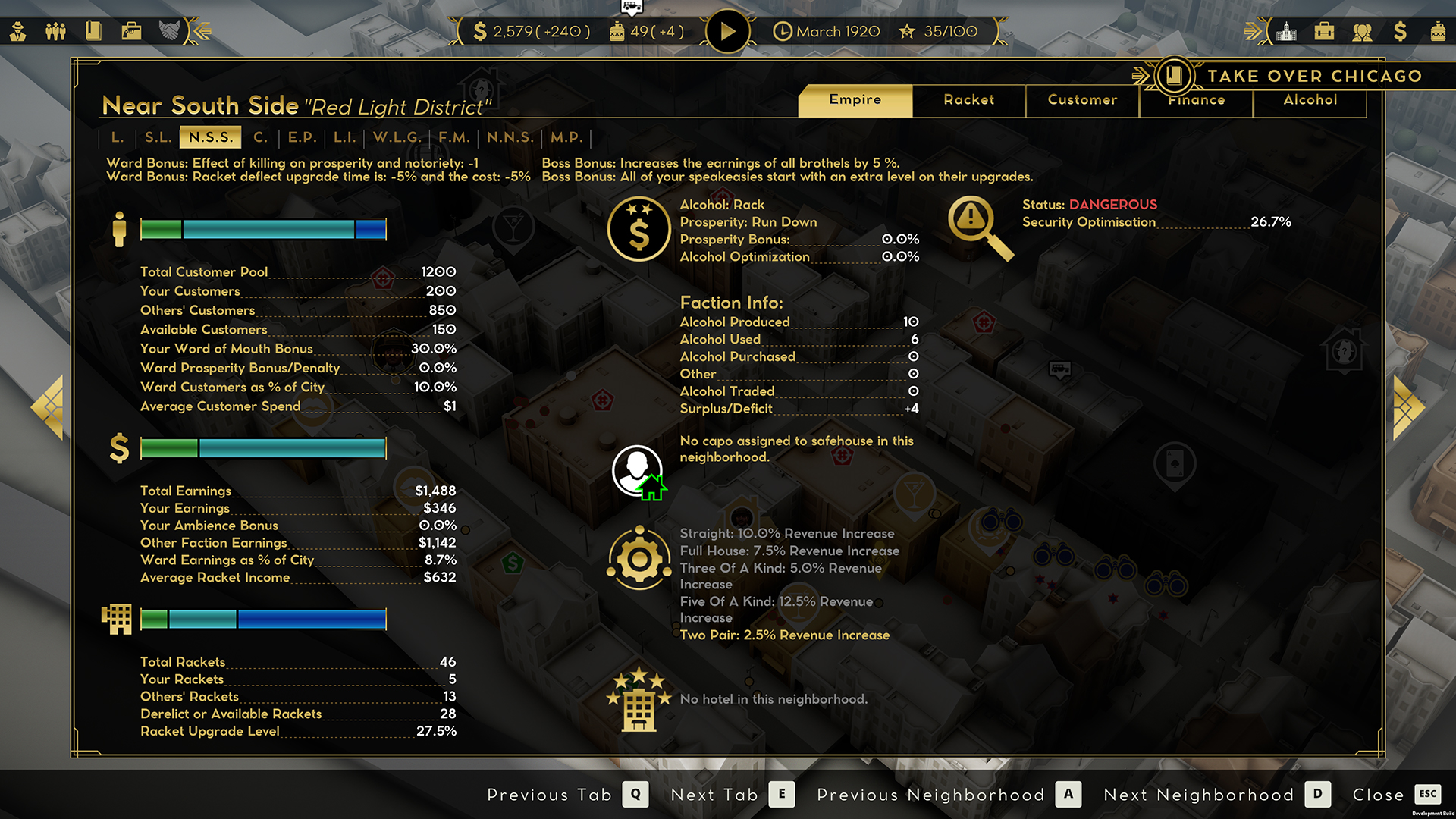Open the gear icon with poker hand bonuses
This screenshot has height=819, width=1456.
click(x=639, y=559)
